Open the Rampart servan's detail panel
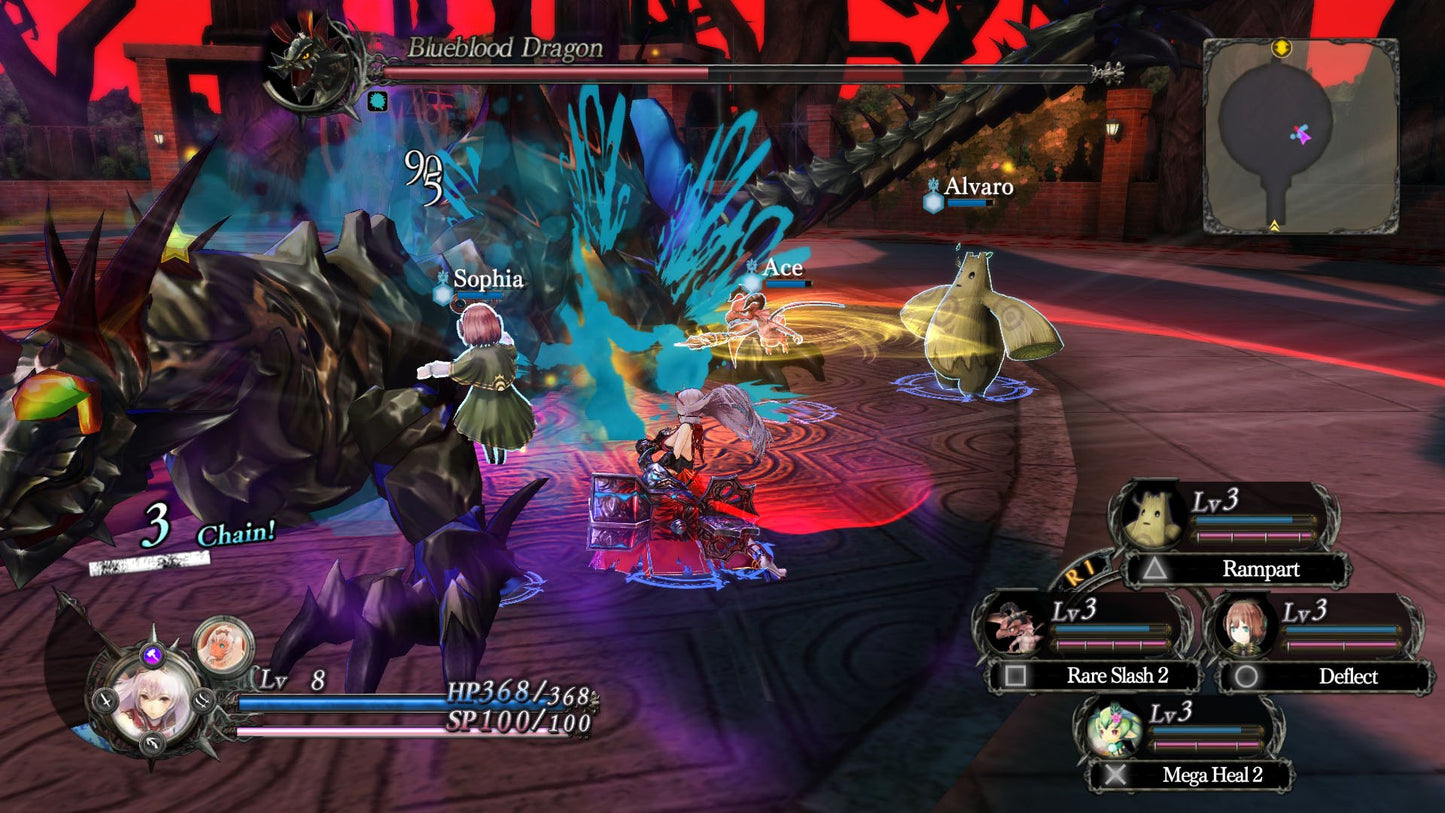The height and width of the screenshot is (813, 1445). (x=1151, y=514)
